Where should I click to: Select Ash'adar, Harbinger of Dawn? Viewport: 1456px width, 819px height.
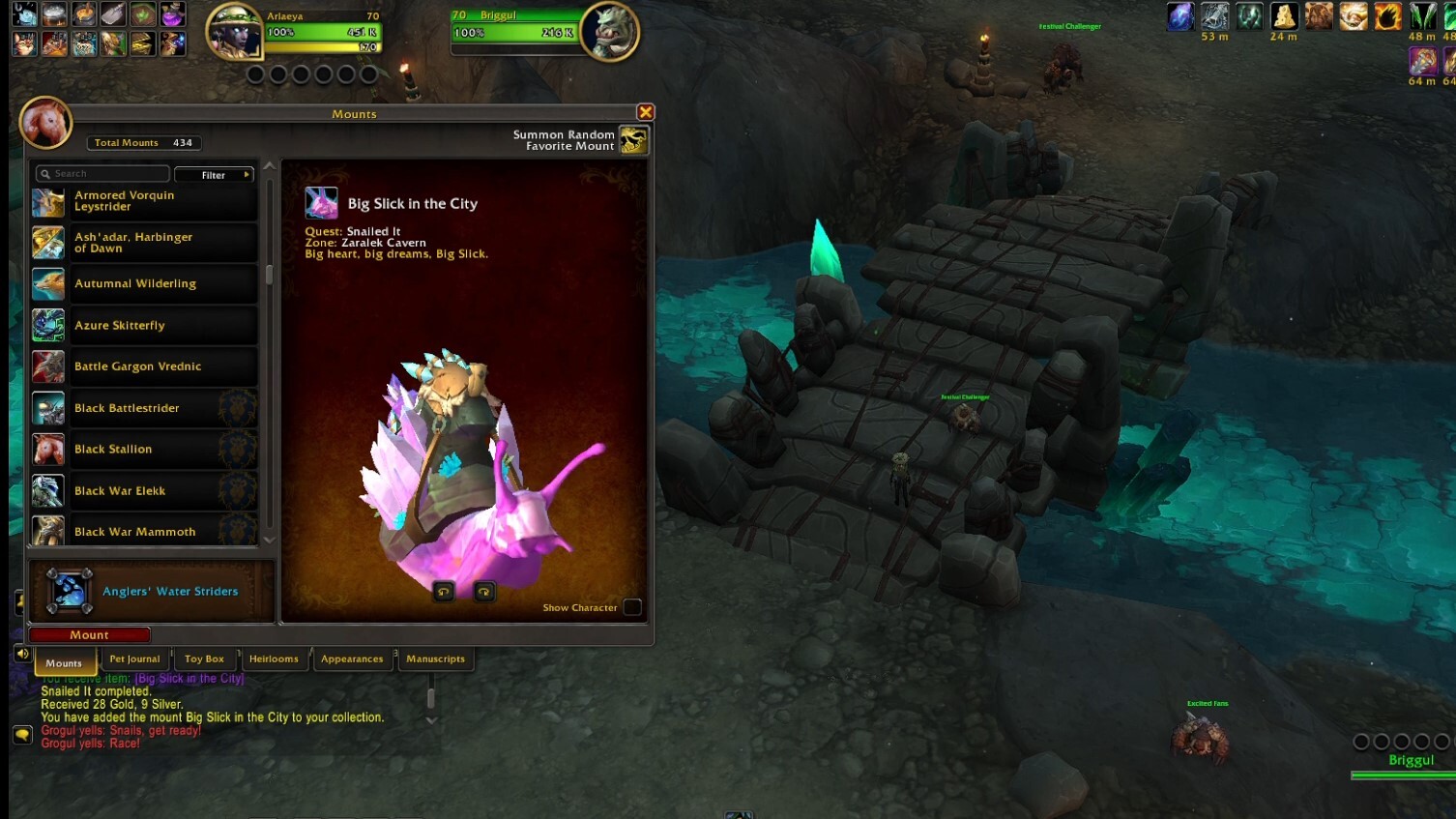pyautogui.click(x=145, y=243)
